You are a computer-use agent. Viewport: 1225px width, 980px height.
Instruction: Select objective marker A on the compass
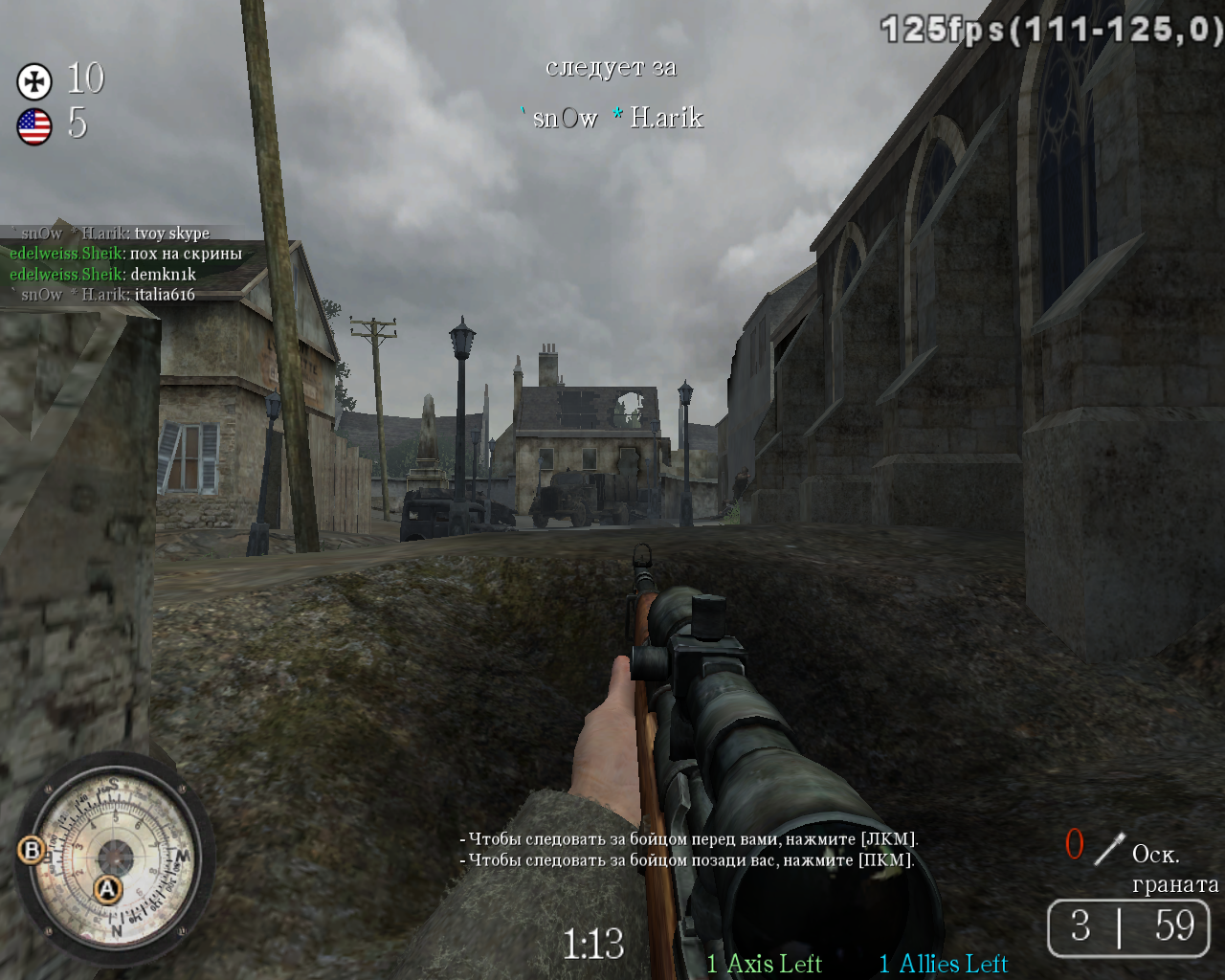(x=107, y=889)
